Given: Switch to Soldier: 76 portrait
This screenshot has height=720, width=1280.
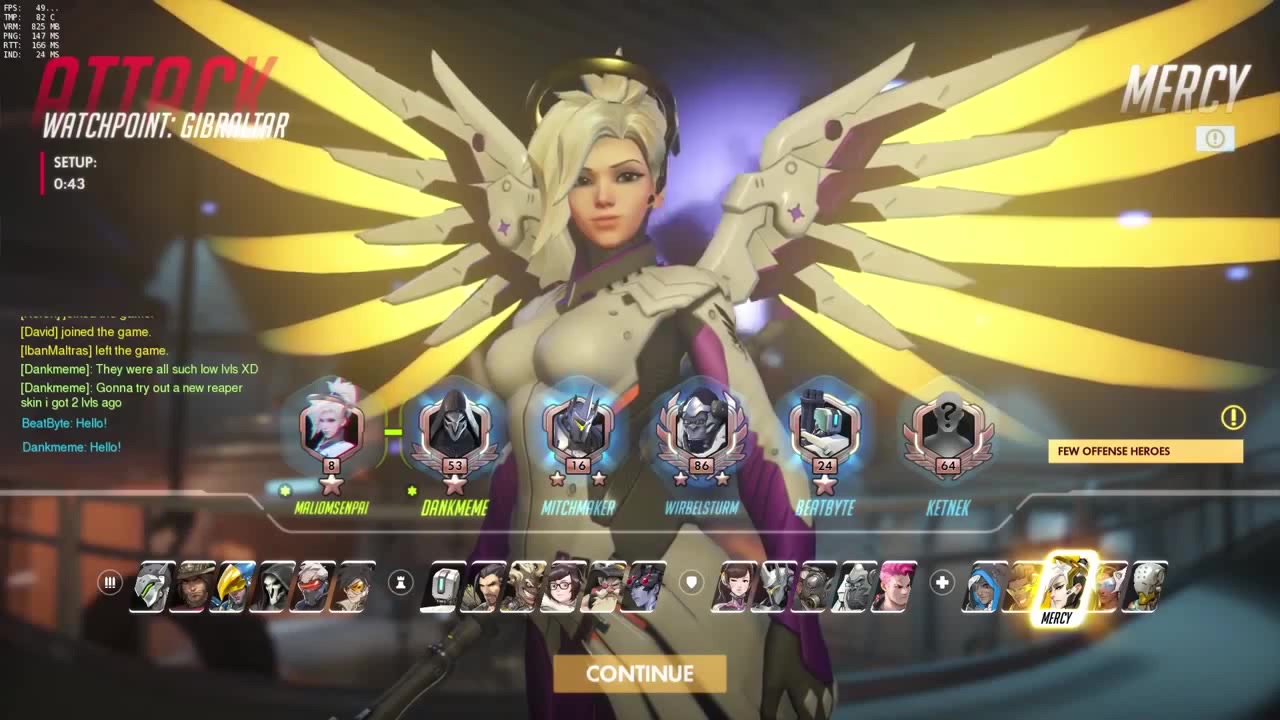Looking at the screenshot, I should point(312,586).
